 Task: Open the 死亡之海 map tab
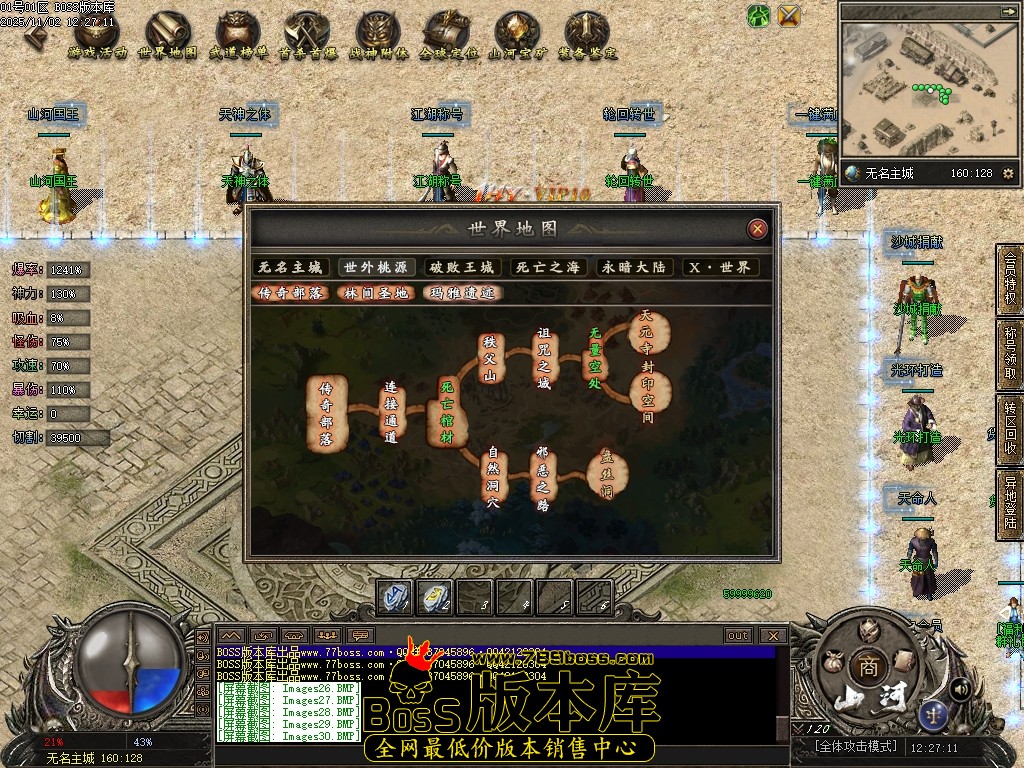click(547, 267)
